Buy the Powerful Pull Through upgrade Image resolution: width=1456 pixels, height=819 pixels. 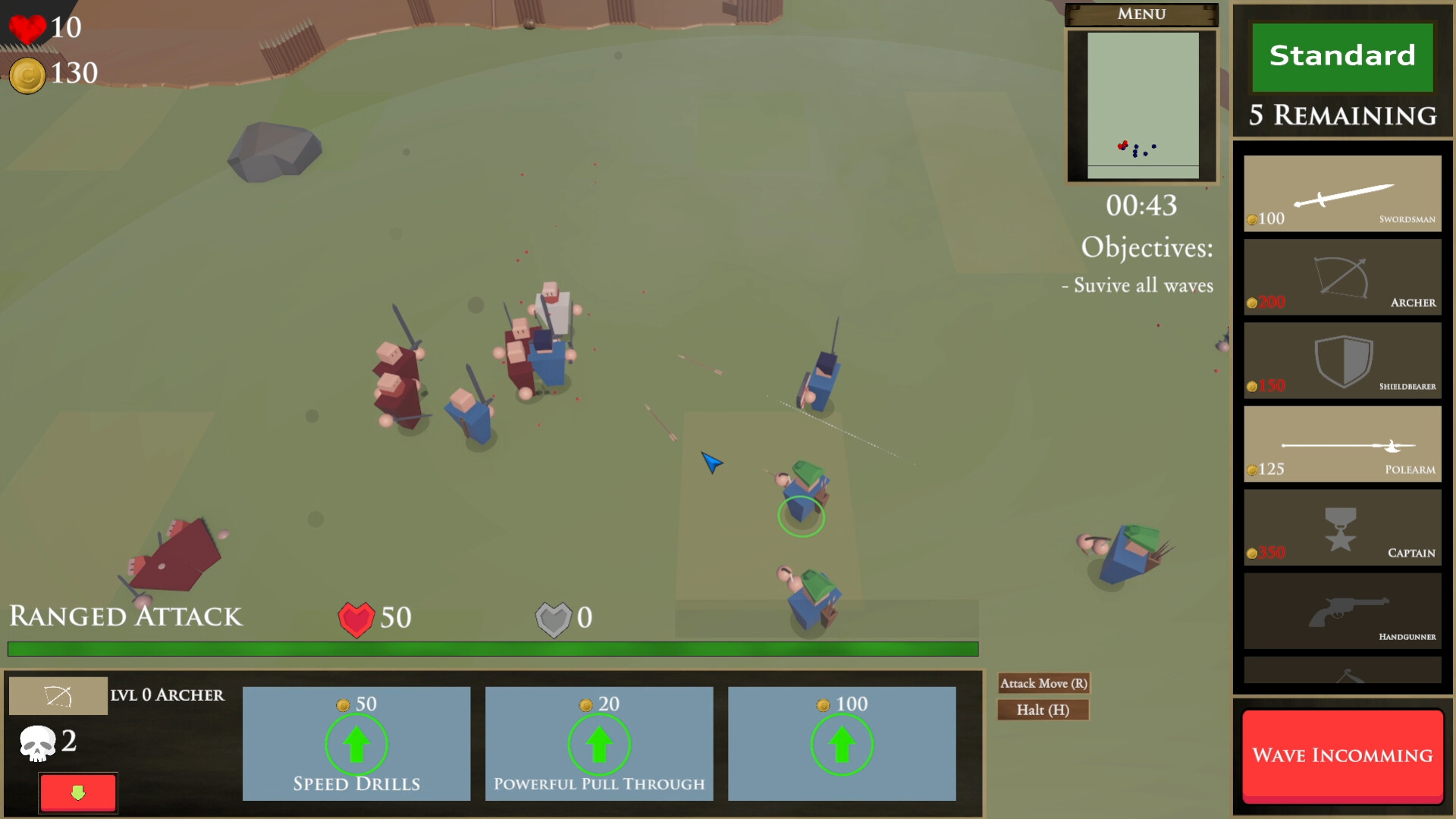[598, 744]
